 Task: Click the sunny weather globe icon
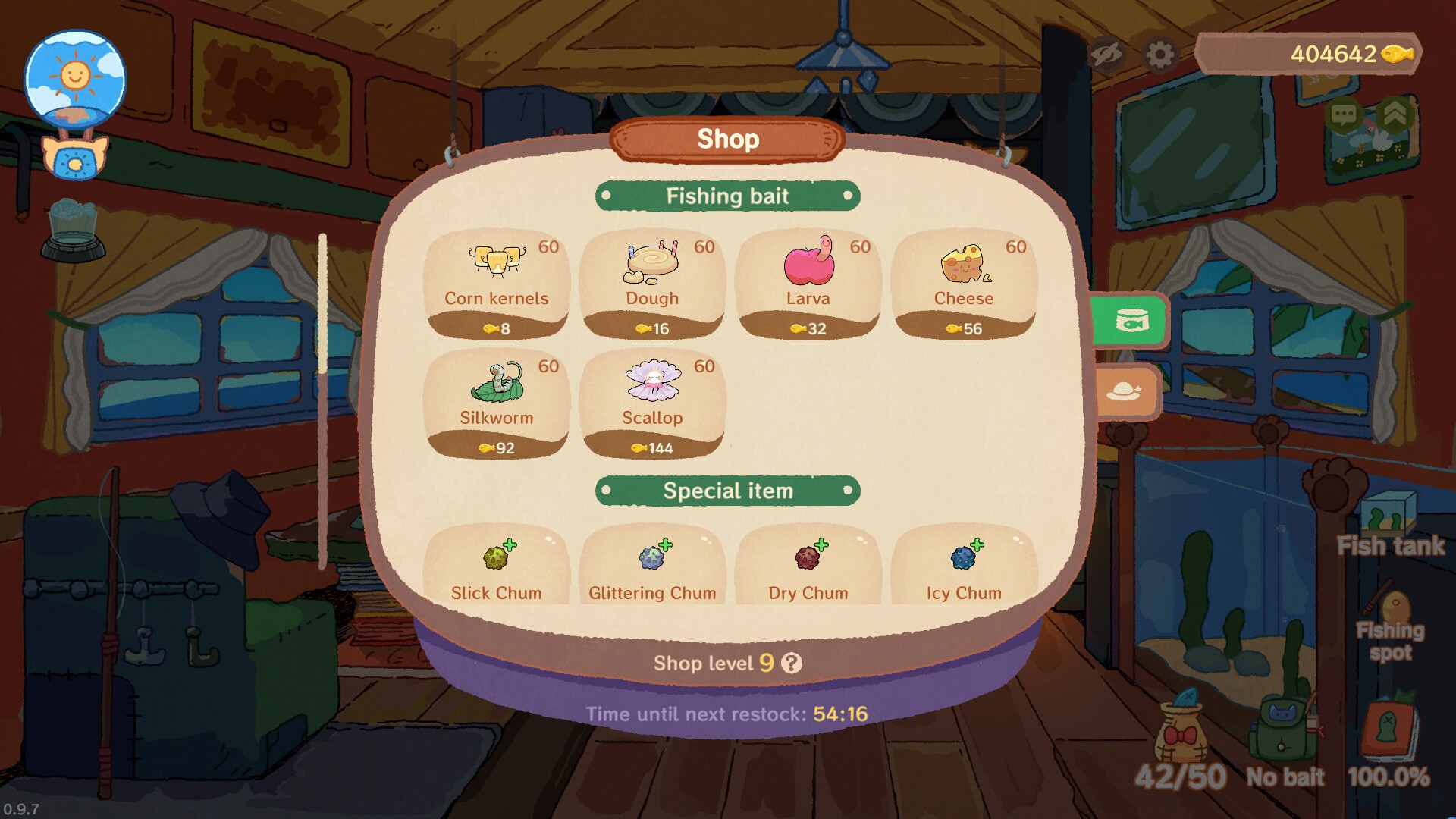click(x=75, y=78)
